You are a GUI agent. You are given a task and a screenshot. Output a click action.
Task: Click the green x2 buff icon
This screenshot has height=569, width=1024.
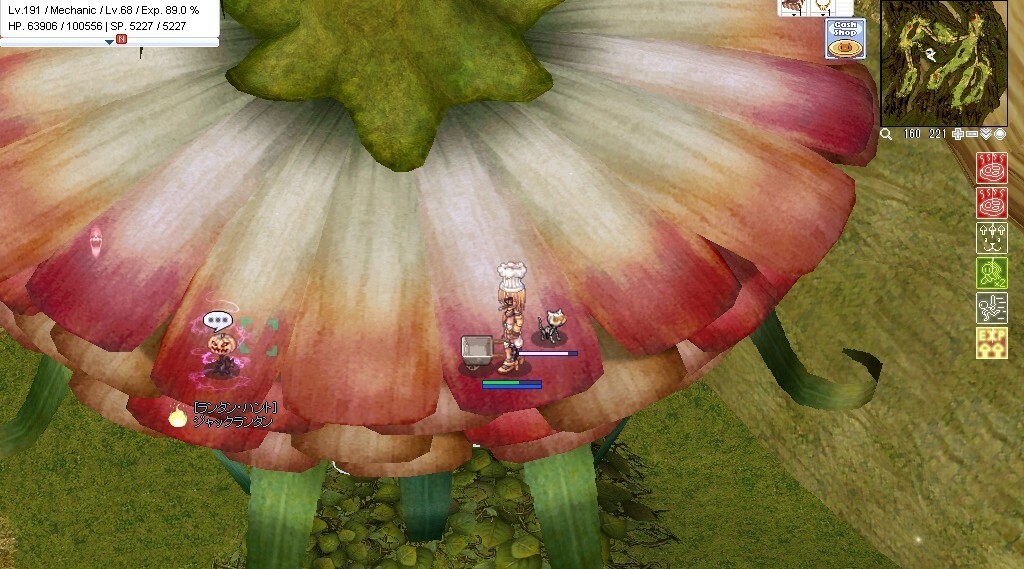pyautogui.click(x=991, y=273)
